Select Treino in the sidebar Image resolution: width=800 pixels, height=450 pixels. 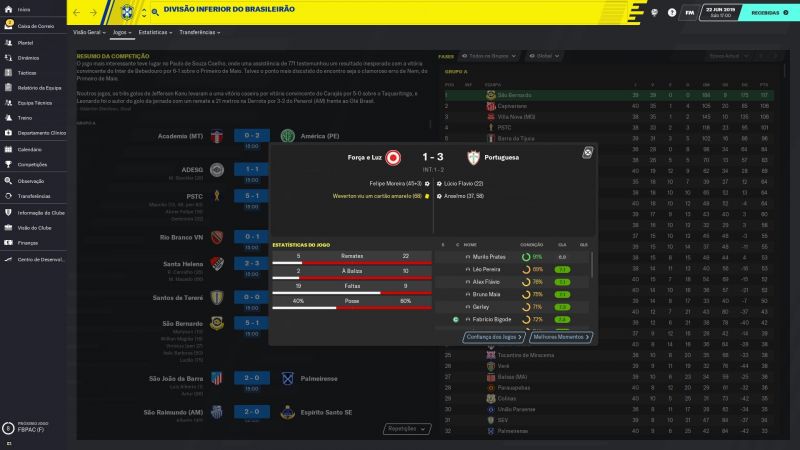(x=25, y=117)
